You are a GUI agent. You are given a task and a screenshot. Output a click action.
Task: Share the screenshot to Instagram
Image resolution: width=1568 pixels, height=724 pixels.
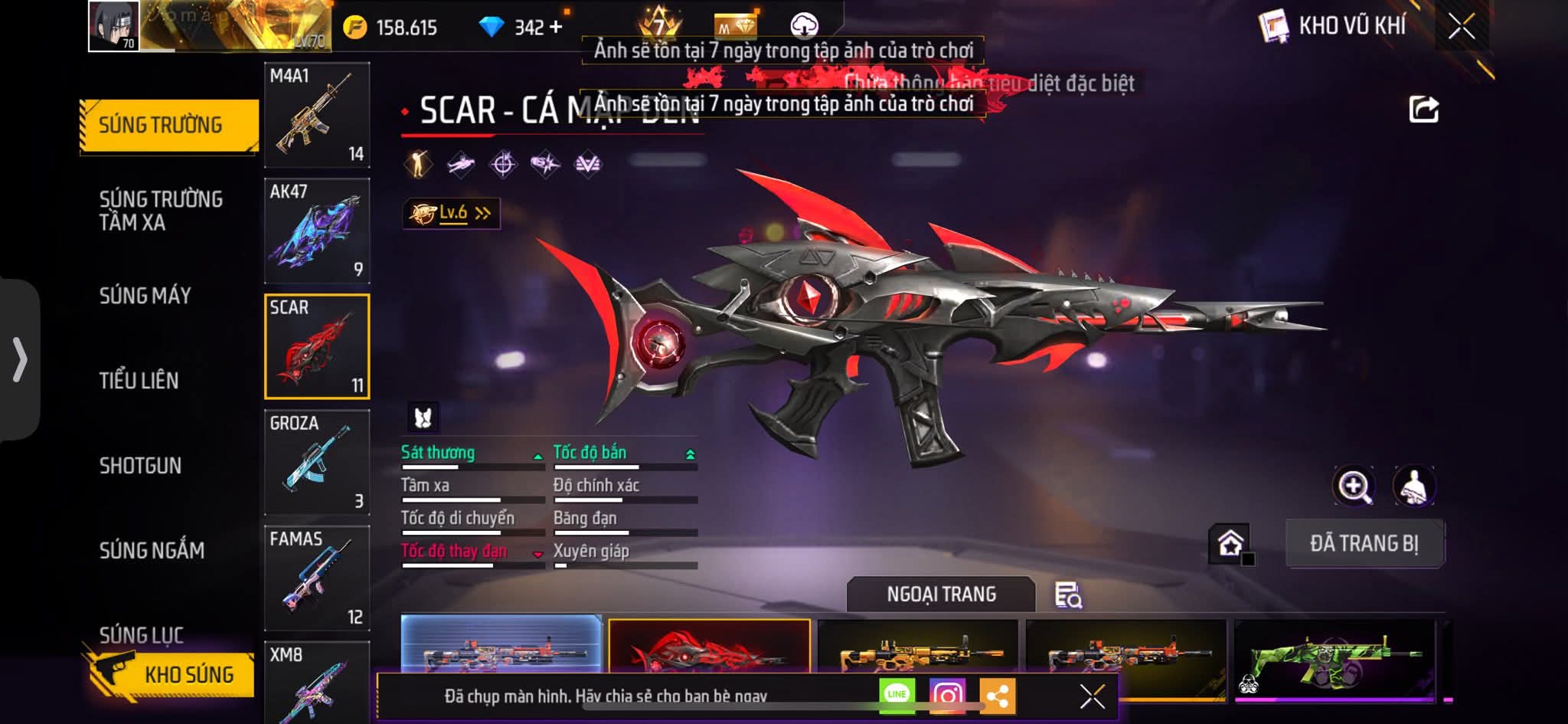tap(947, 696)
